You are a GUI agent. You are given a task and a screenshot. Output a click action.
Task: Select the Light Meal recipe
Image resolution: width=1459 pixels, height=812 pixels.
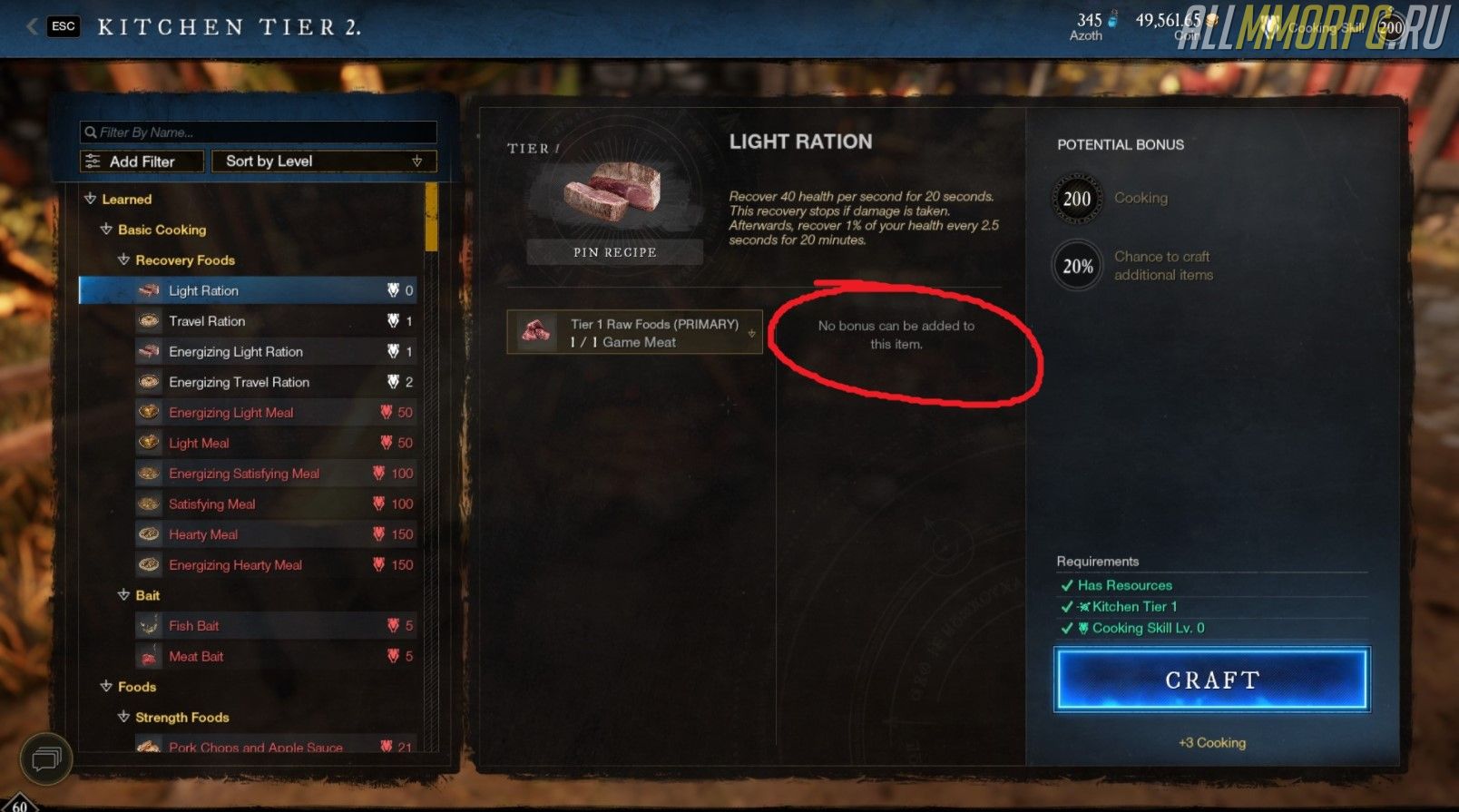199,444
